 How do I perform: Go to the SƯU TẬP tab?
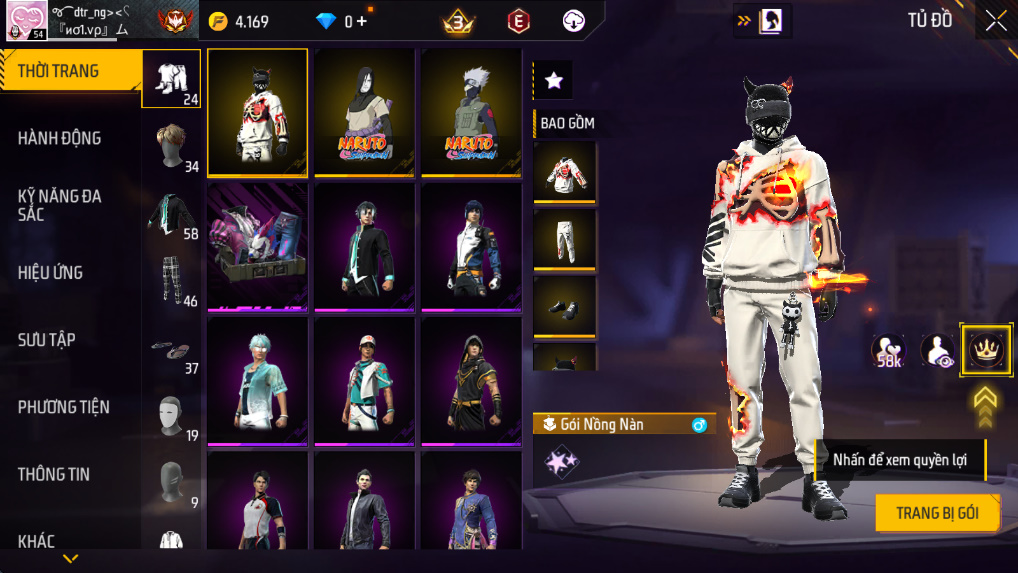tap(47, 340)
